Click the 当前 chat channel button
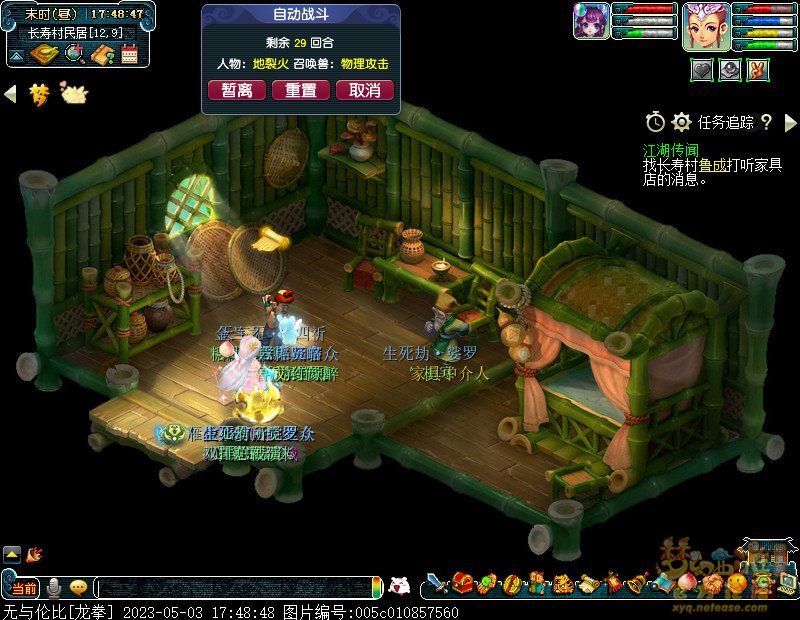This screenshot has height=620, width=800. point(24,587)
